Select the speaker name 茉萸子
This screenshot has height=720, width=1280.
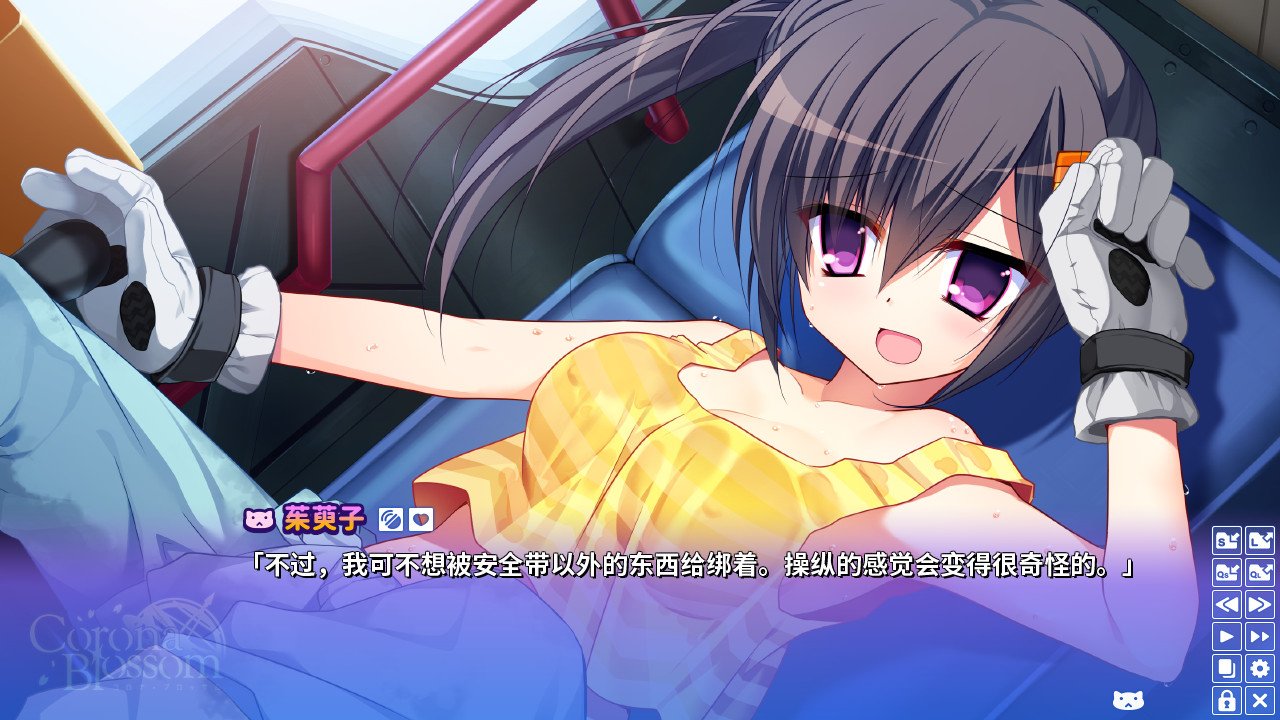[325, 518]
